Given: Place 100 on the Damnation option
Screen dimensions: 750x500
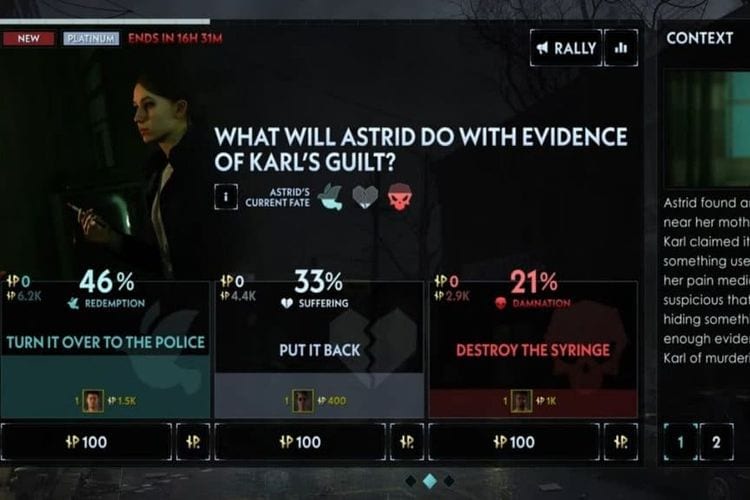Looking at the screenshot, I should coord(514,441).
